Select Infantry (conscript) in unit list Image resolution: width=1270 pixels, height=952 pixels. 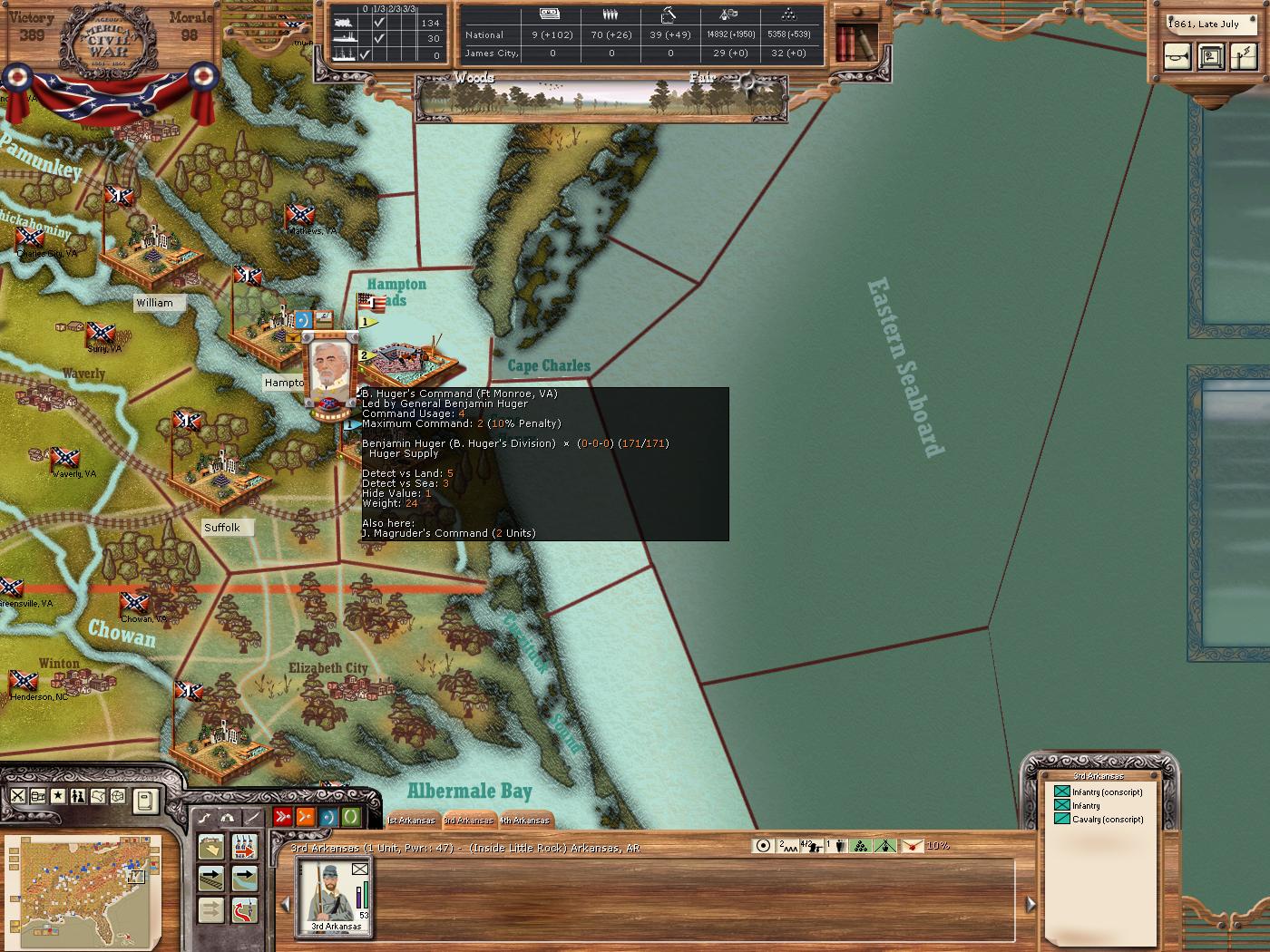[1098, 792]
